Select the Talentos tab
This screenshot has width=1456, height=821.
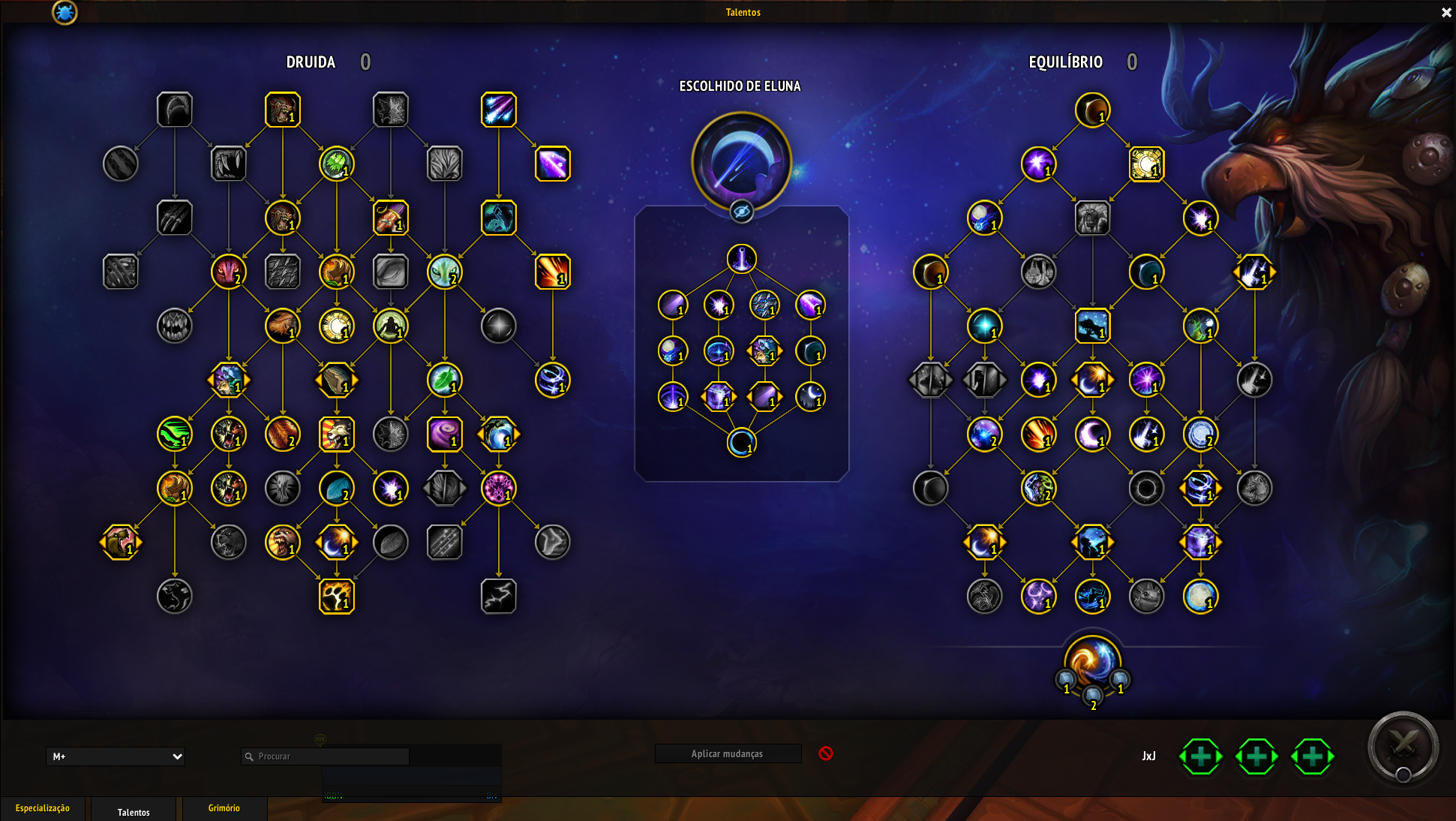pos(134,811)
